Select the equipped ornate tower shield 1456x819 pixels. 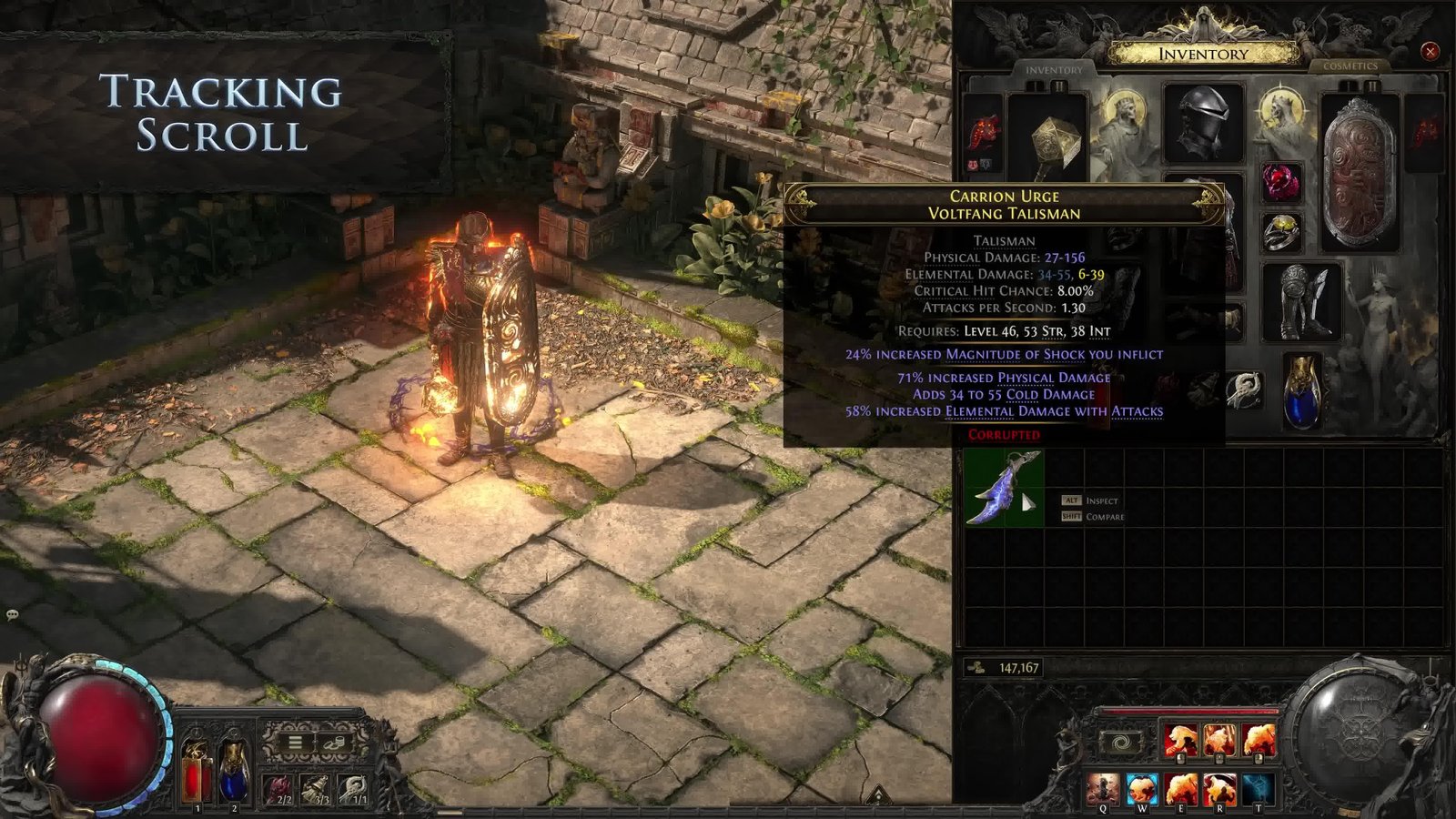pyautogui.click(x=1360, y=173)
